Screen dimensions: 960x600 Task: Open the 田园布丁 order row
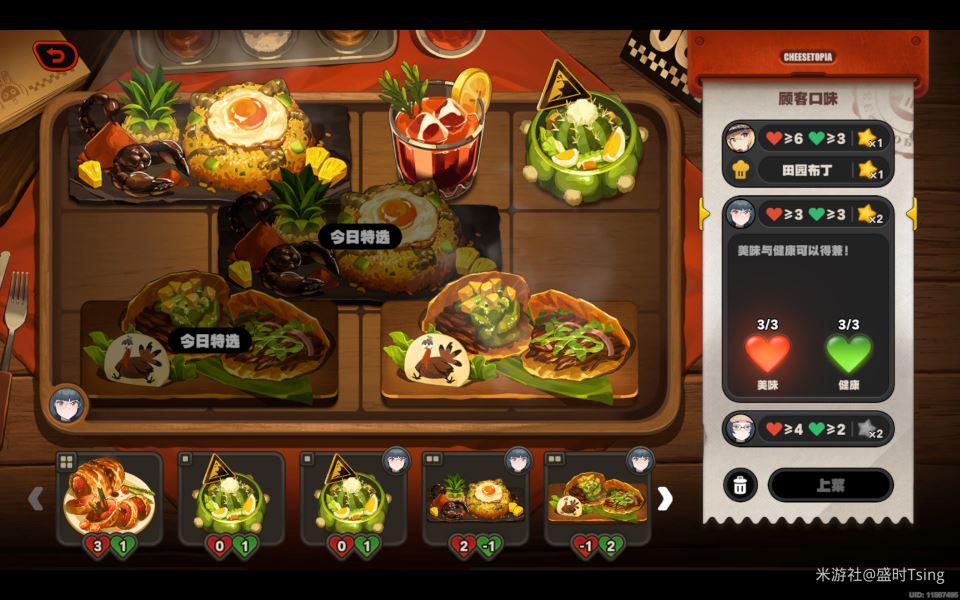click(x=806, y=170)
